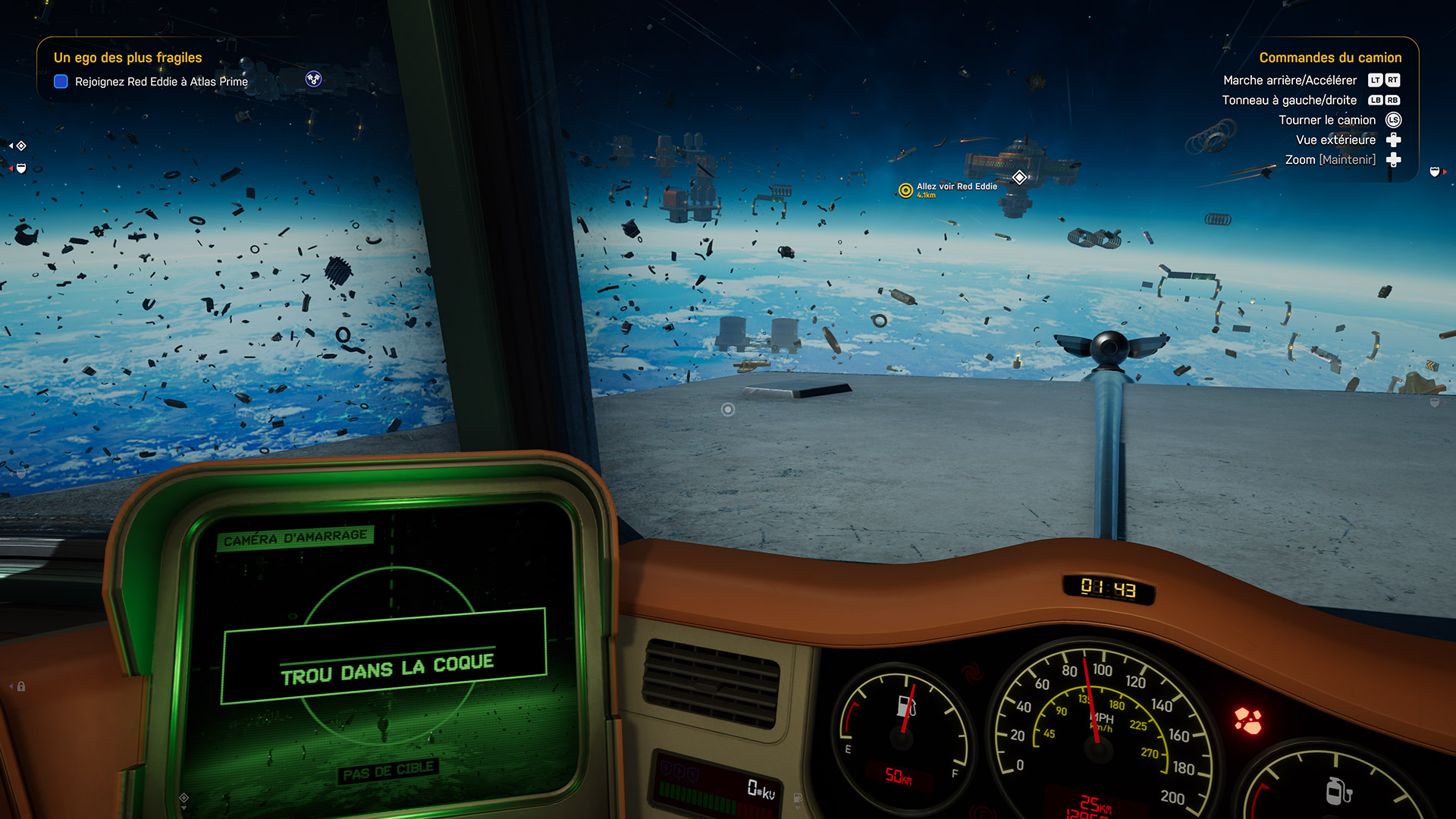The image size is (1456, 819).
Task: Select the white diamond marker on the station
Action: coord(1020,177)
